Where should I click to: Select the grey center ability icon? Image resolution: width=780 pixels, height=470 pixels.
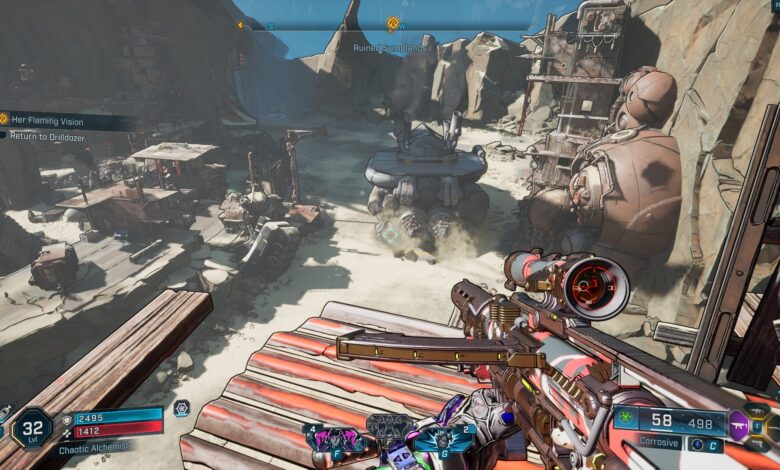click(386, 427)
